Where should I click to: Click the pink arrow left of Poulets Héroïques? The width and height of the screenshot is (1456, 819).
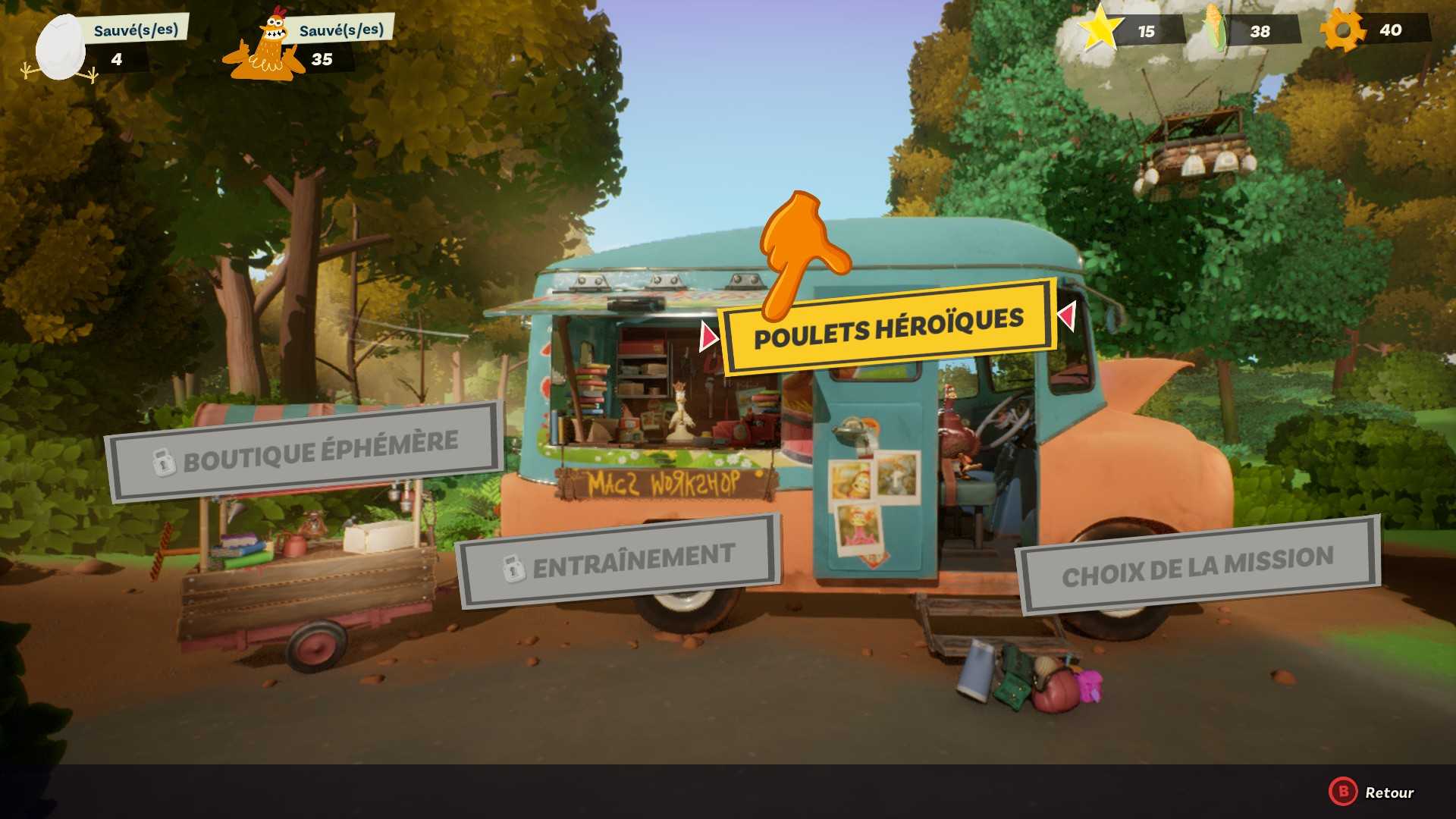709,336
